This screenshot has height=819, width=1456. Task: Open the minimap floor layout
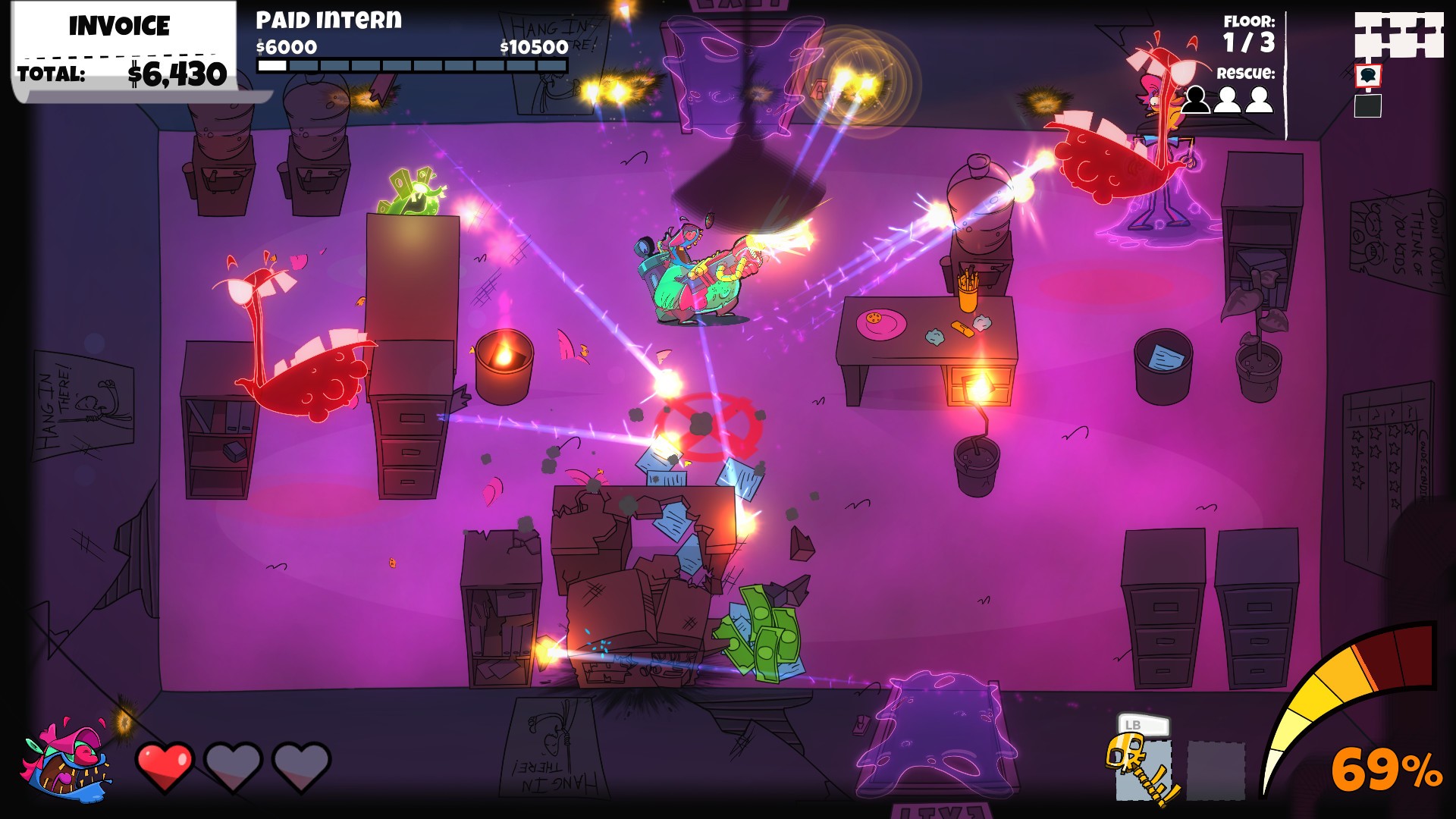[x=1399, y=34]
